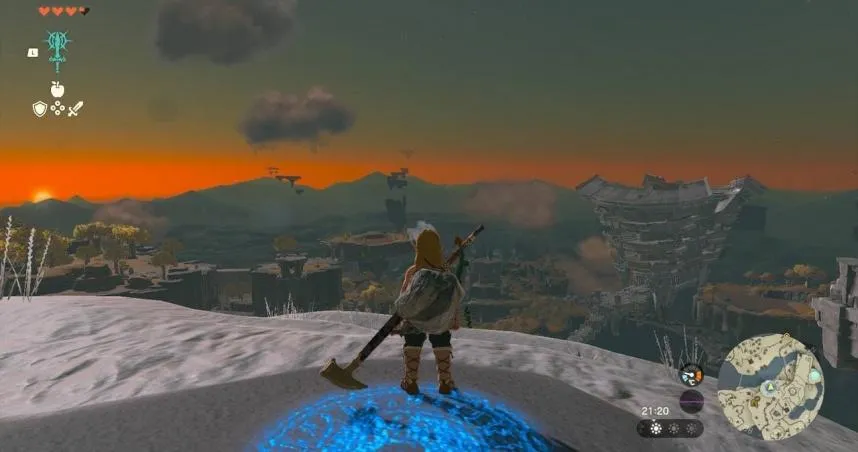Screen dimensions: 858x452
Task: Select the apple item quick-slot
Action: (x=57, y=89)
